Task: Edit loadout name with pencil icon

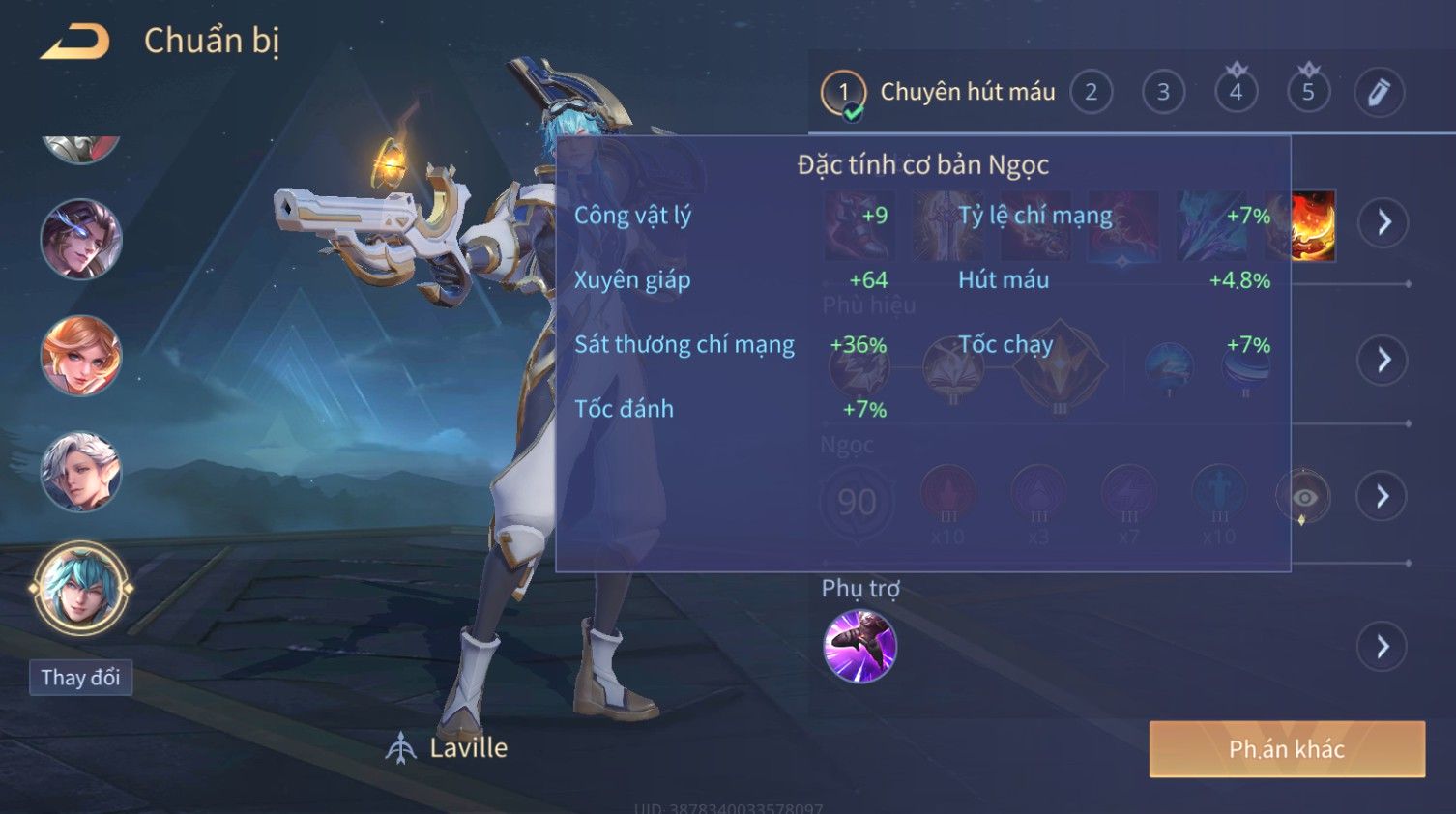Action: coord(1379,93)
